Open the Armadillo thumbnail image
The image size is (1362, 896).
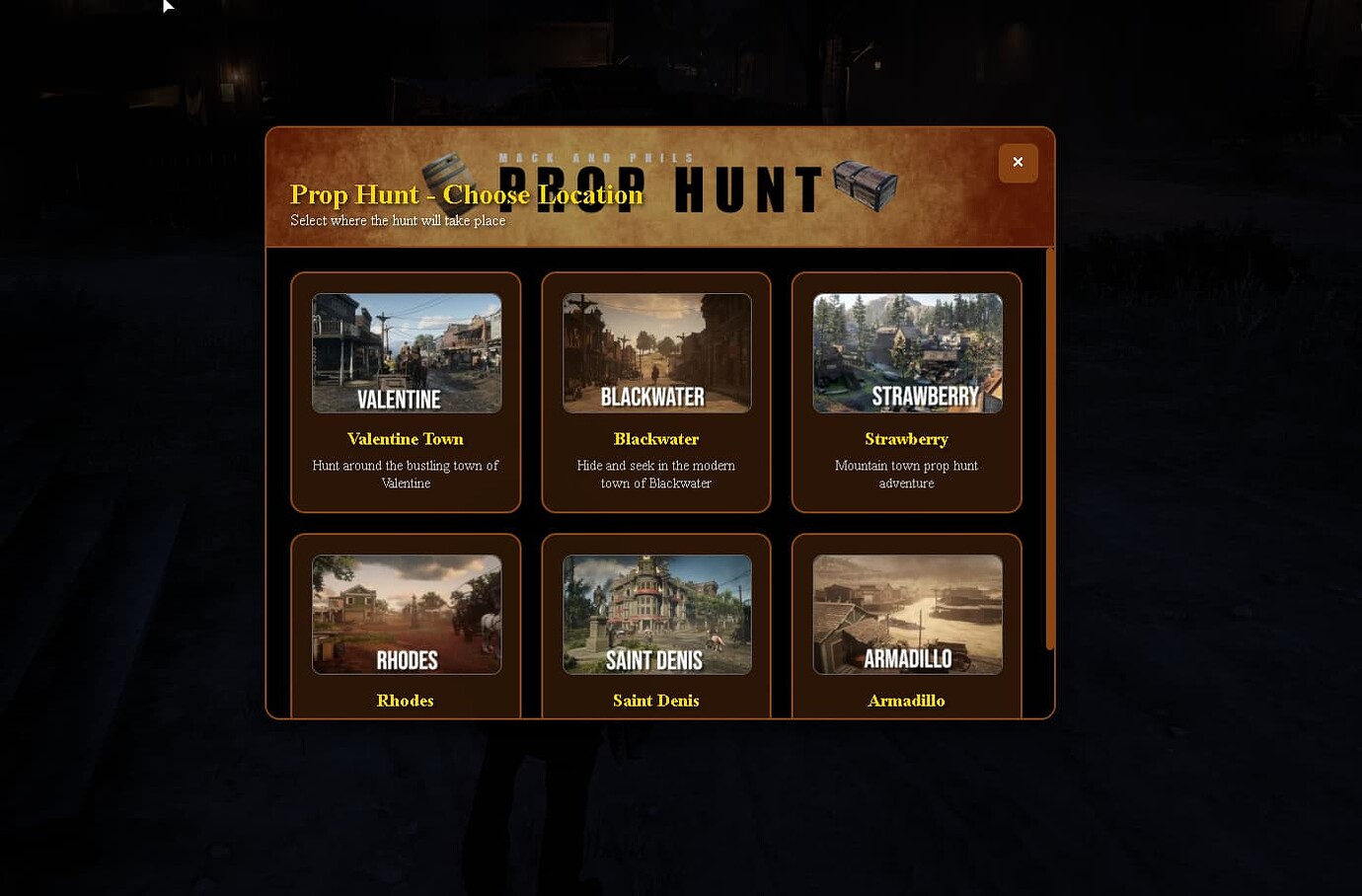[x=906, y=614]
